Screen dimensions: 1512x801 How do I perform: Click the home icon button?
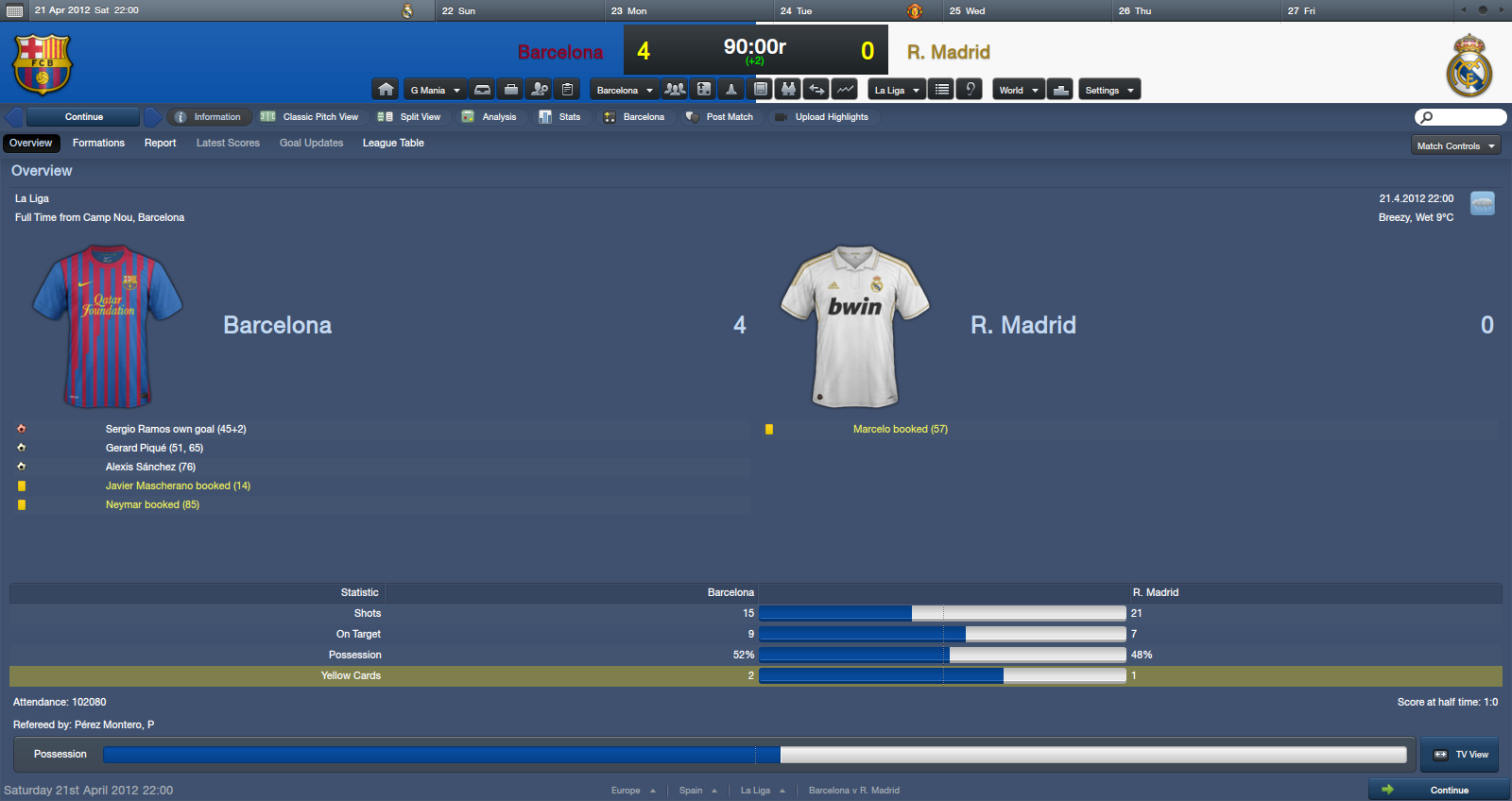click(x=386, y=90)
